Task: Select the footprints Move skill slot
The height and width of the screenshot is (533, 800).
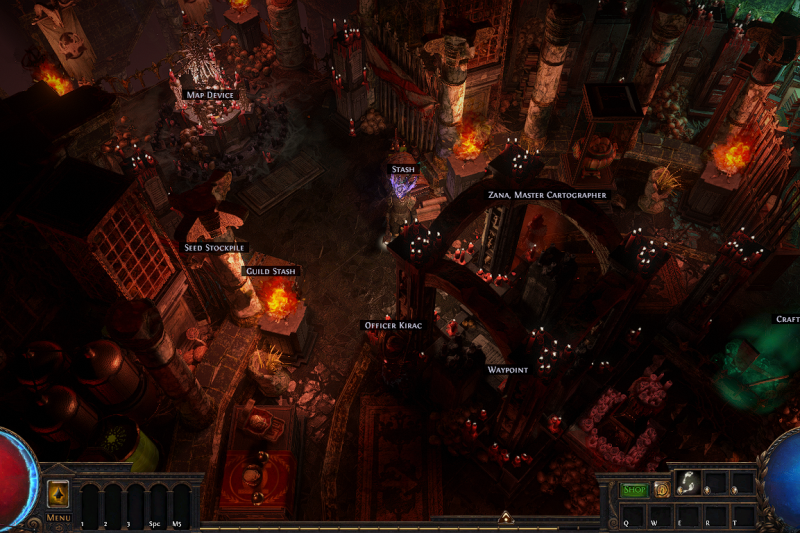Action: pos(687,484)
